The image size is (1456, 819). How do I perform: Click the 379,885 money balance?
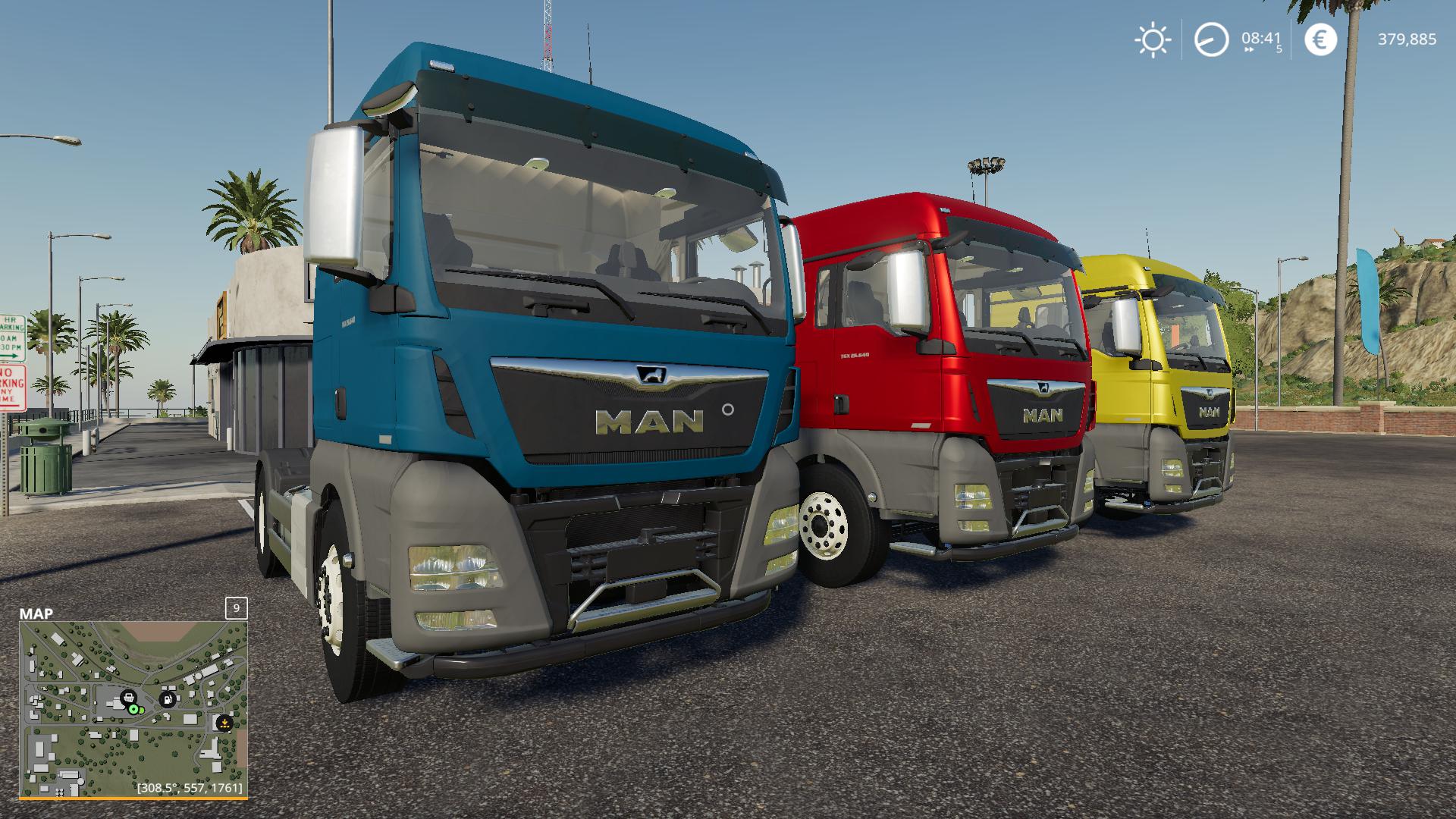coord(1407,39)
